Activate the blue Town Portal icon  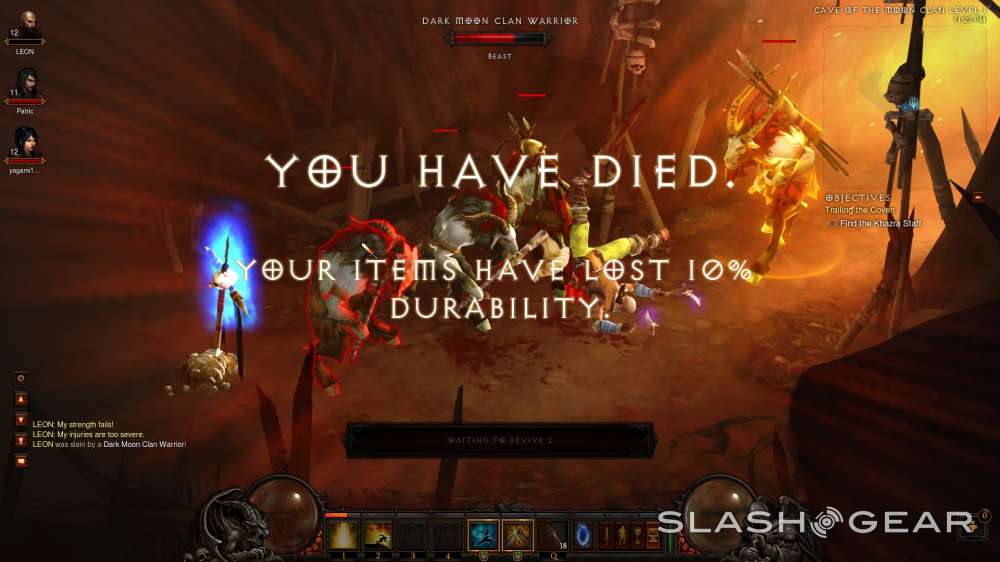pyautogui.click(x=581, y=535)
